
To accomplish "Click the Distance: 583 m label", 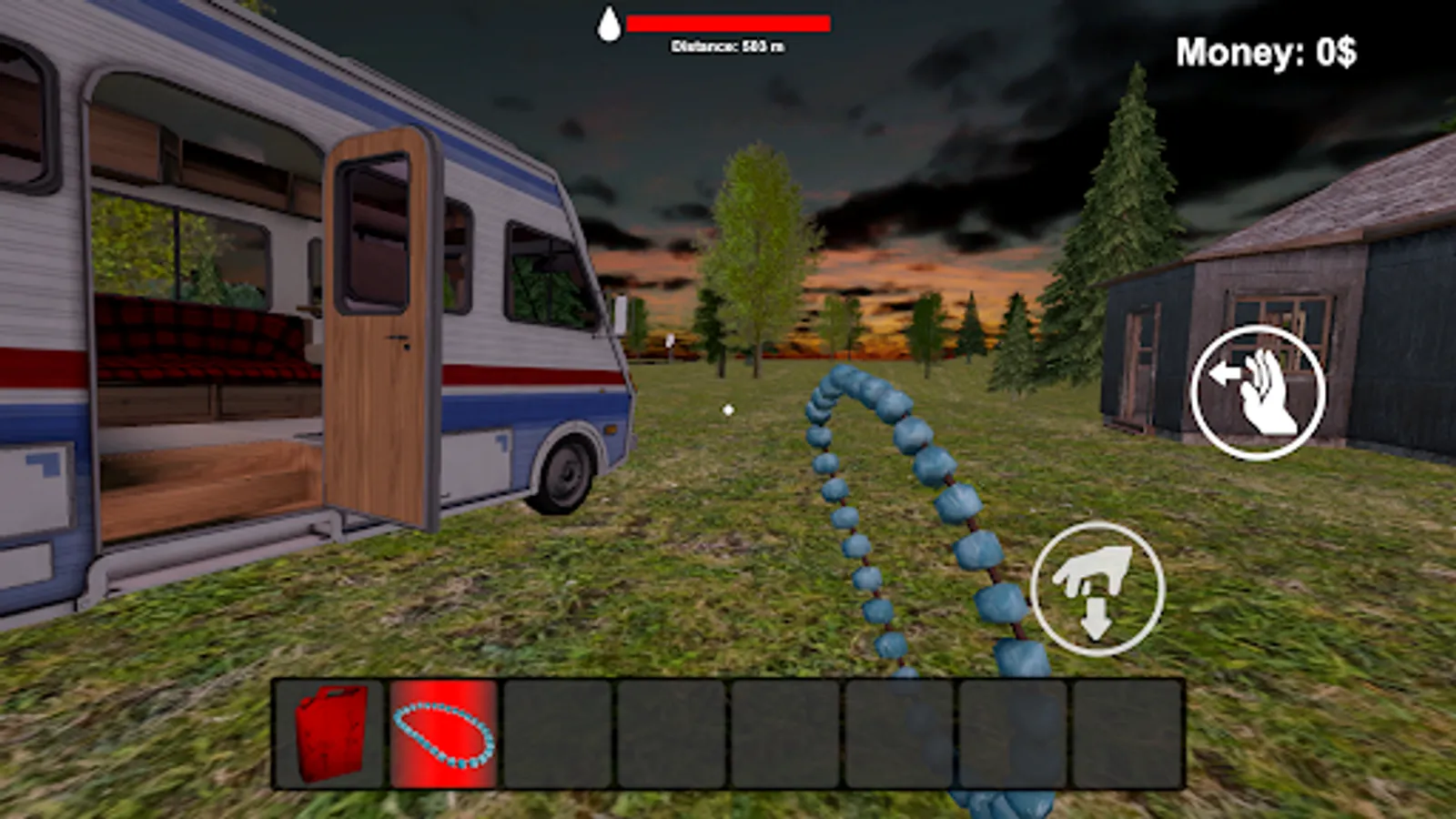I will tap(728, 45).
